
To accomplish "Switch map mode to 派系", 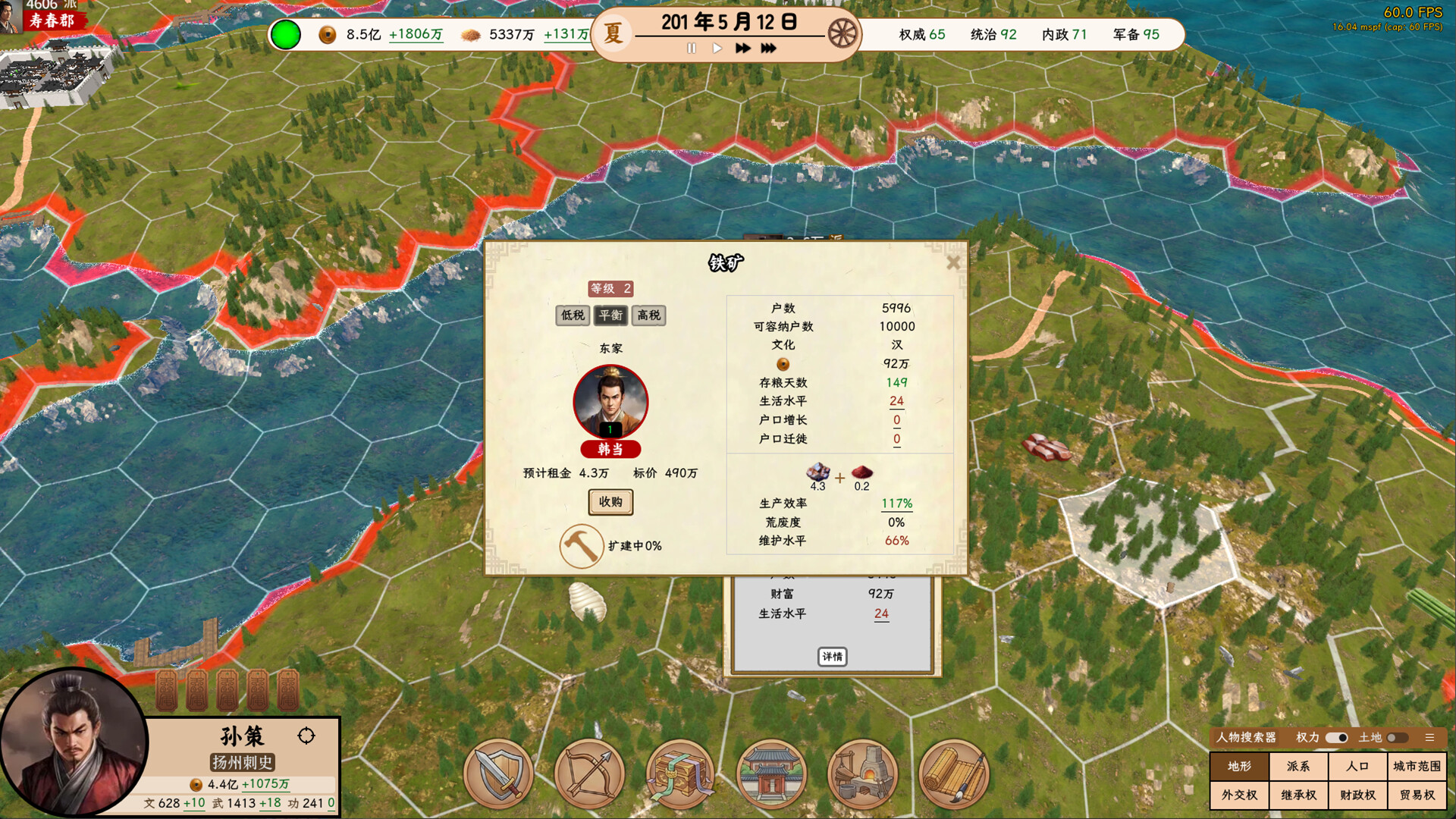I will point(1300,767).
